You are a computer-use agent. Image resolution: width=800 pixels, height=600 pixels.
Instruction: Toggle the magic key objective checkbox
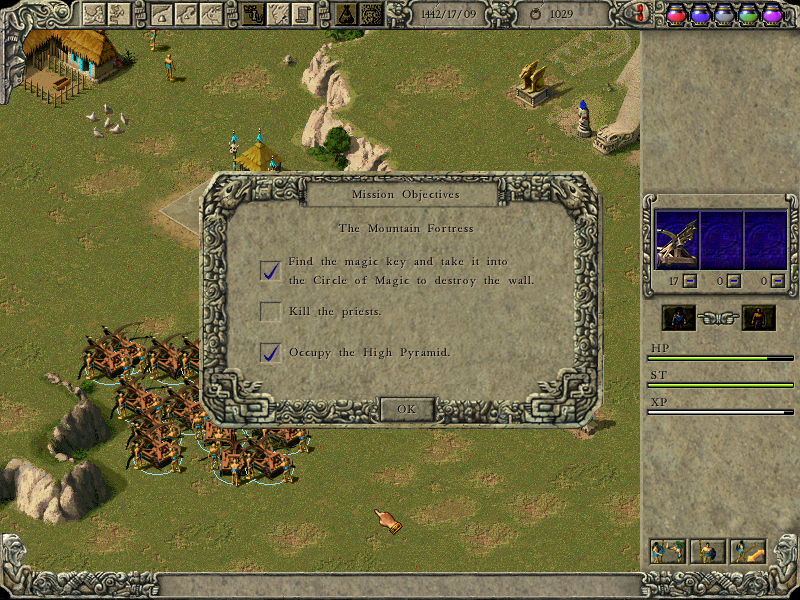pos(270,270)
